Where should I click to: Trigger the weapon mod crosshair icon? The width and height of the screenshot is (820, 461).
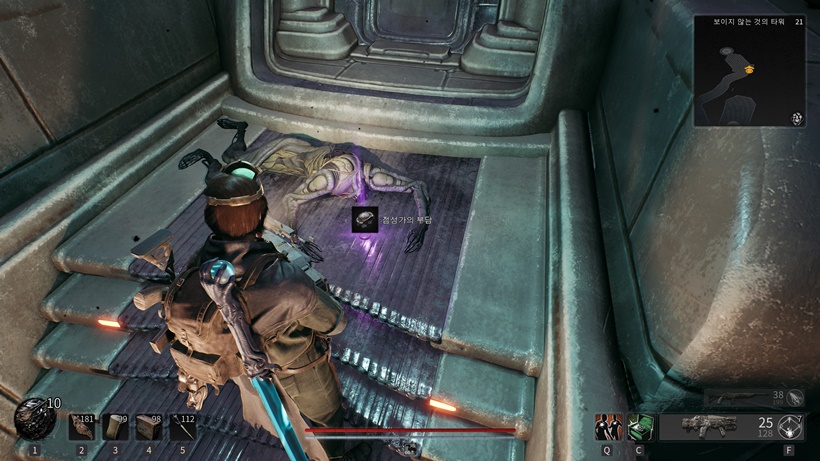791,427
